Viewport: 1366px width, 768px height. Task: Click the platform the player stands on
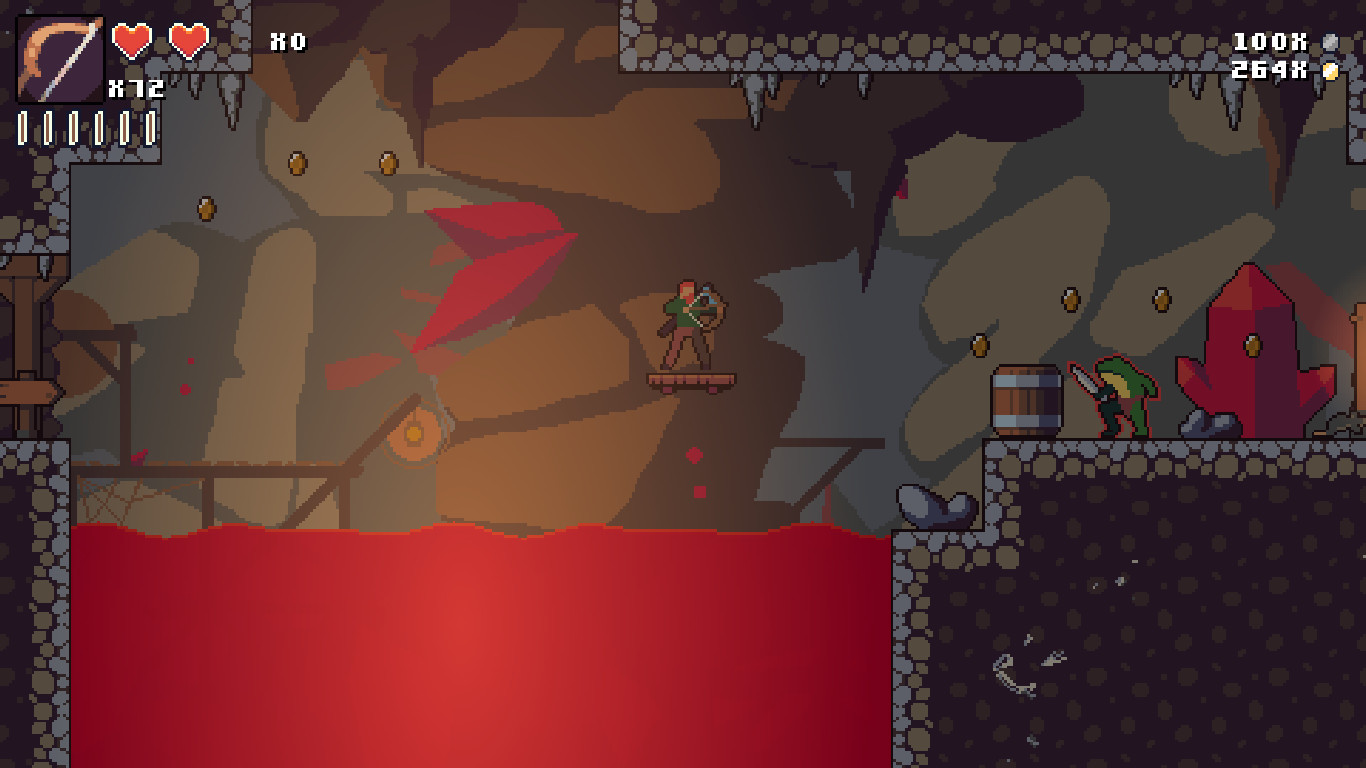tap(693, 381)
